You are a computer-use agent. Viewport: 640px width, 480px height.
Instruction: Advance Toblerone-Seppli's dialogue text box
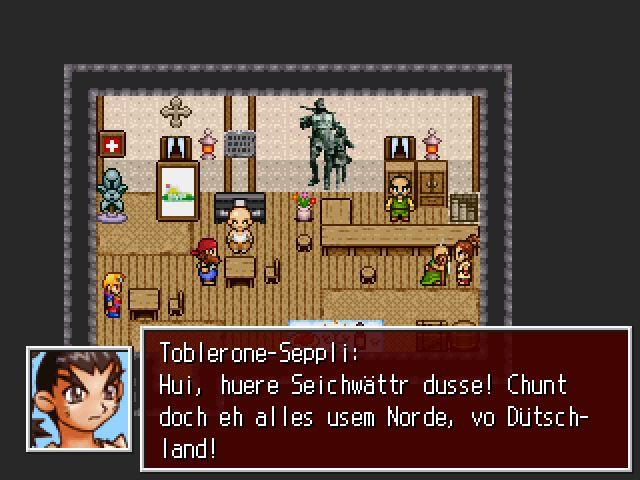[x=385, y=398]
